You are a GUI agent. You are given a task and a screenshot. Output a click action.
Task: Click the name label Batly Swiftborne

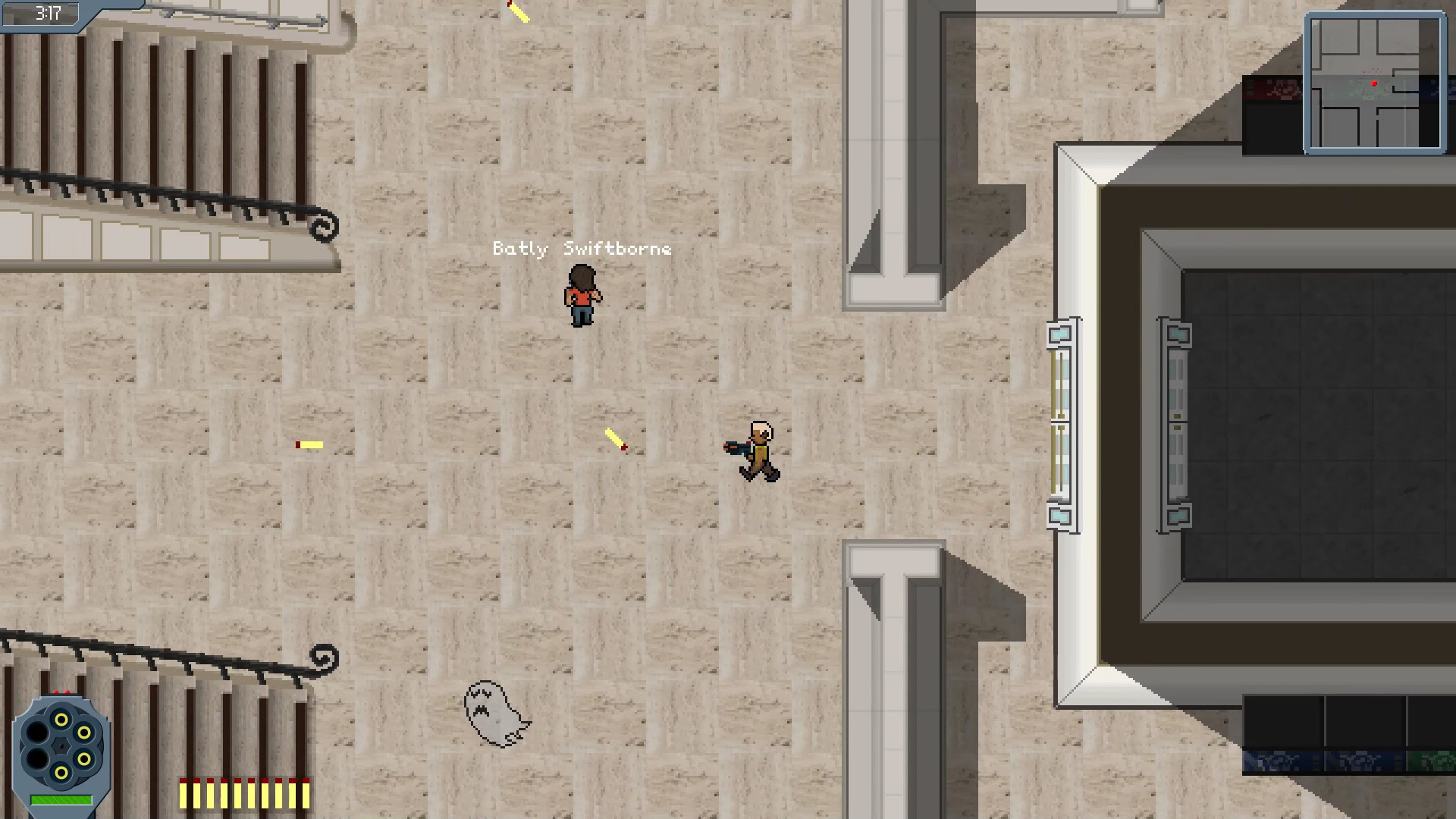(582, 248)
